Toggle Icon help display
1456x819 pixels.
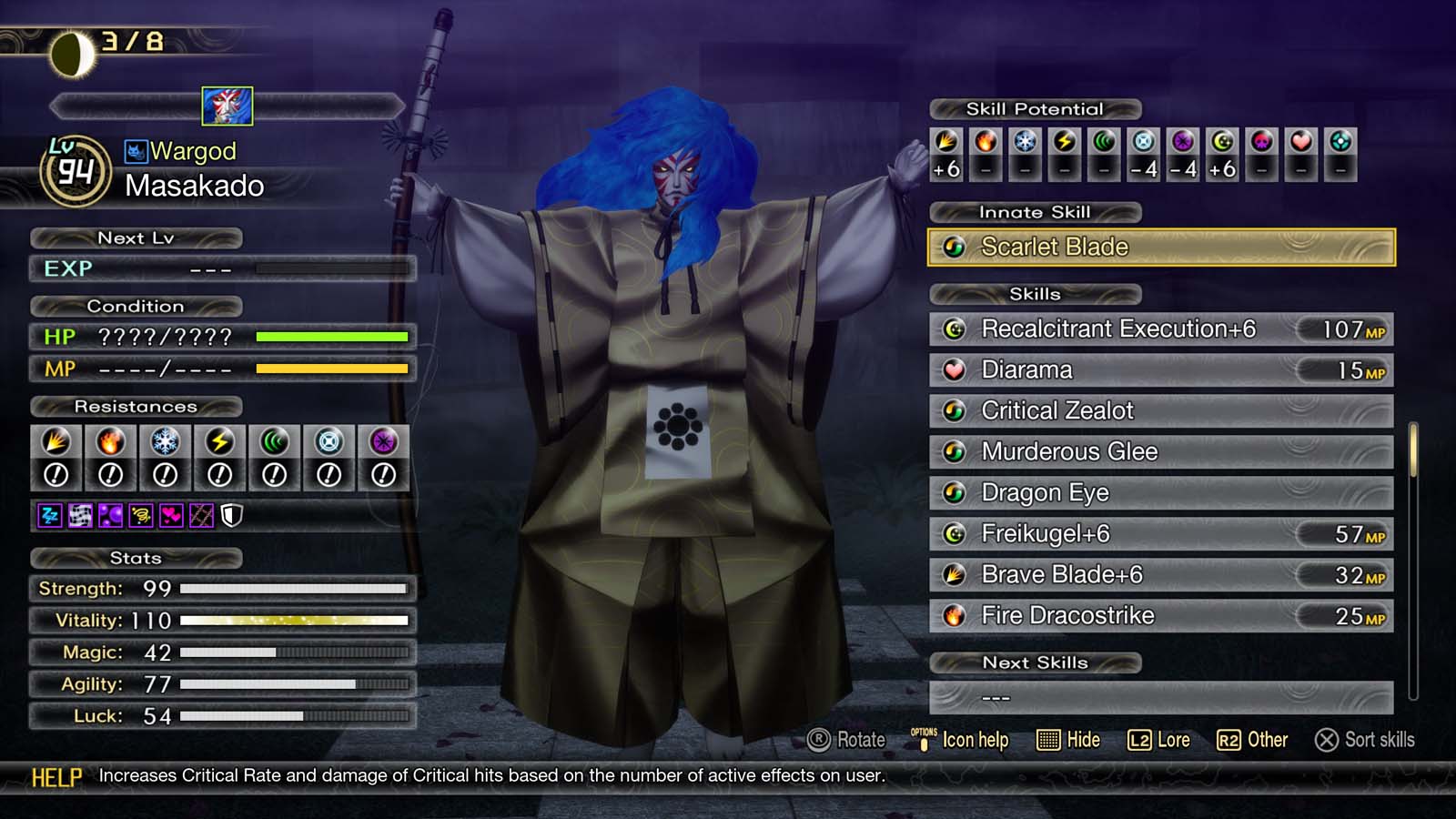point(961,740)
